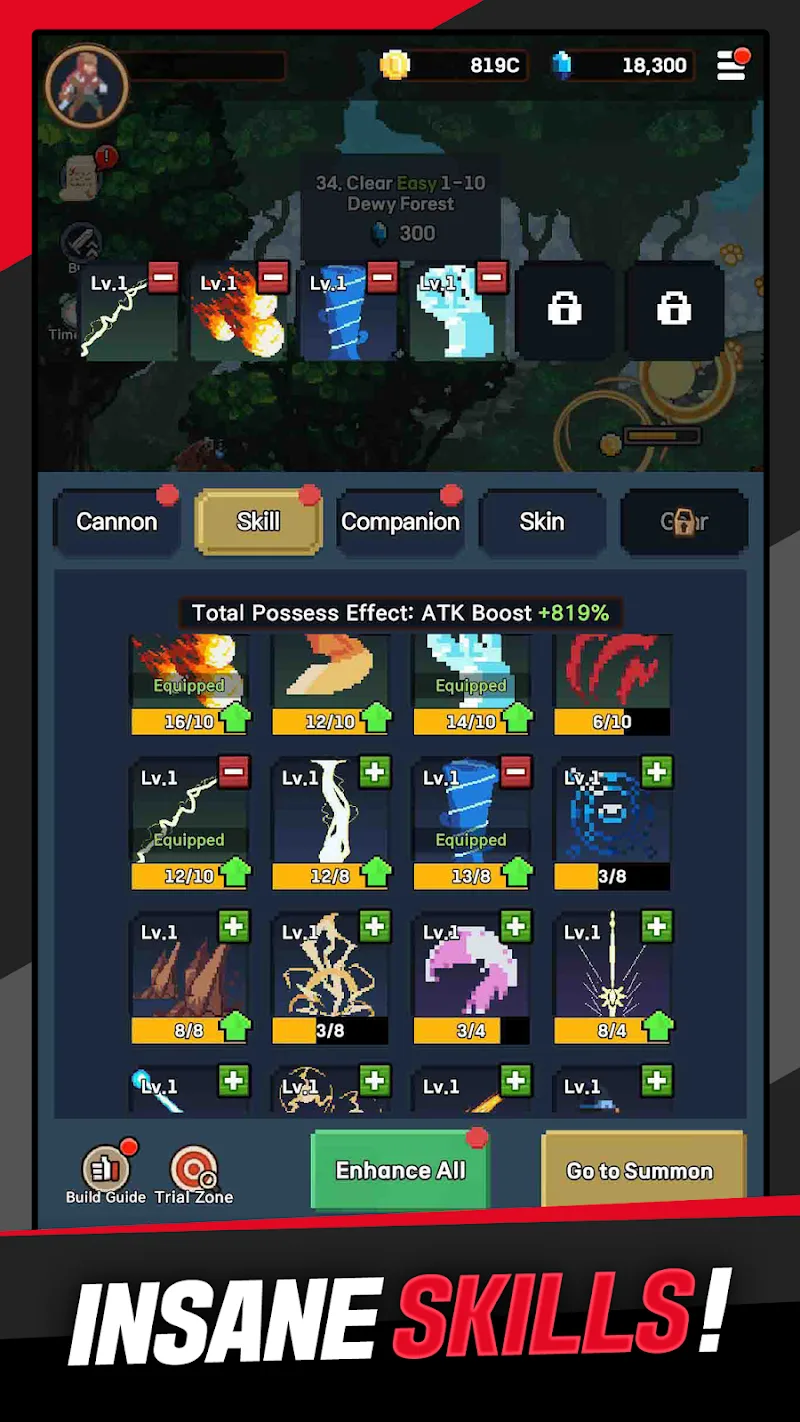The height and width of the screenshot is (1422, 800).
Task: Switch to the Cannon tab
Action: click(117, 522)
